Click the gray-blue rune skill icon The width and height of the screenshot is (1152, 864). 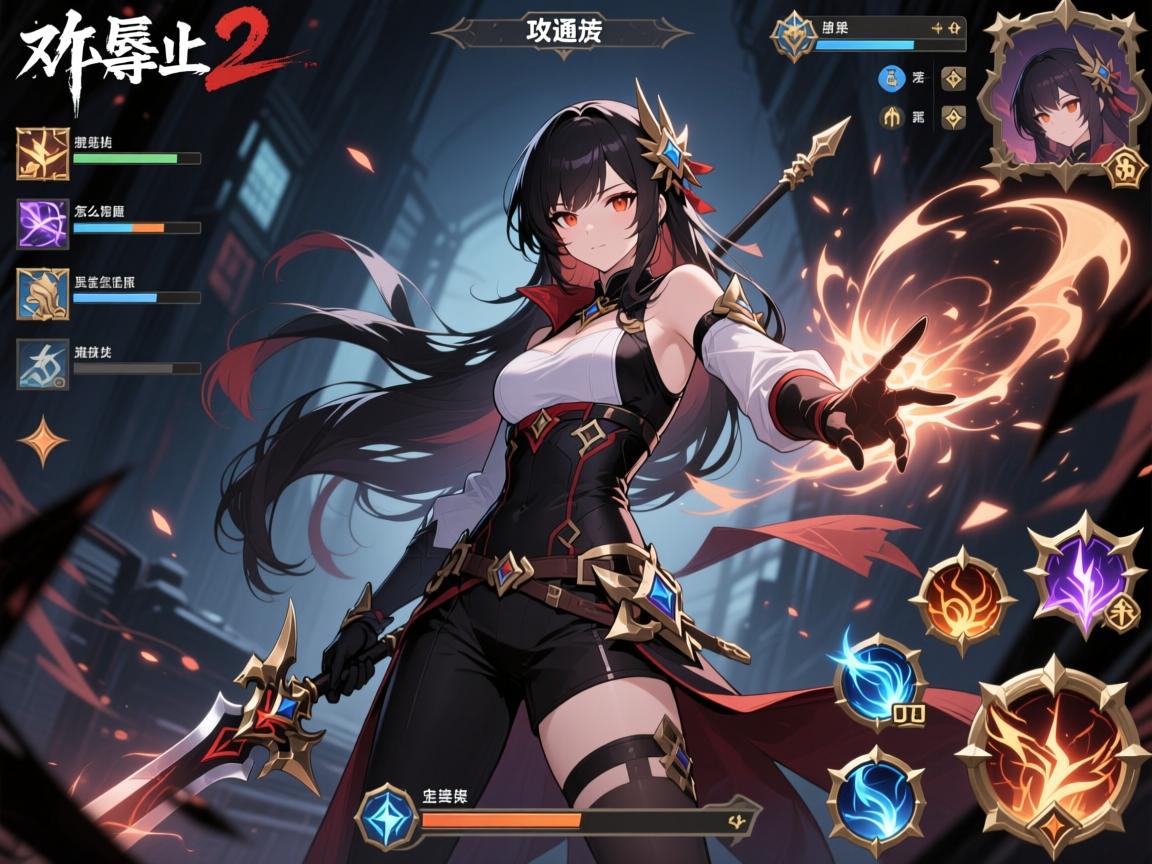point(43,364)
